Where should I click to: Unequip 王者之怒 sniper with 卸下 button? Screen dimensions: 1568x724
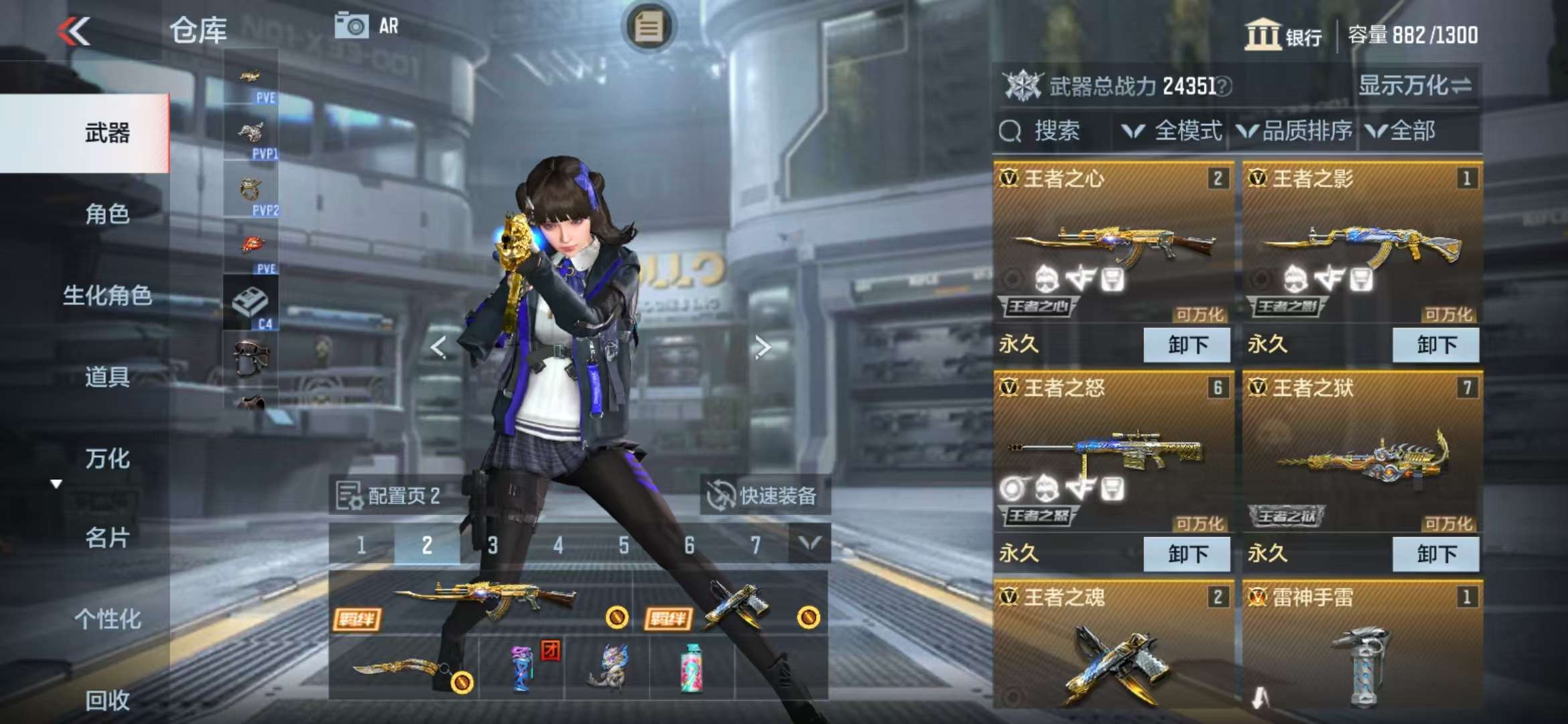coord(1187,554)
